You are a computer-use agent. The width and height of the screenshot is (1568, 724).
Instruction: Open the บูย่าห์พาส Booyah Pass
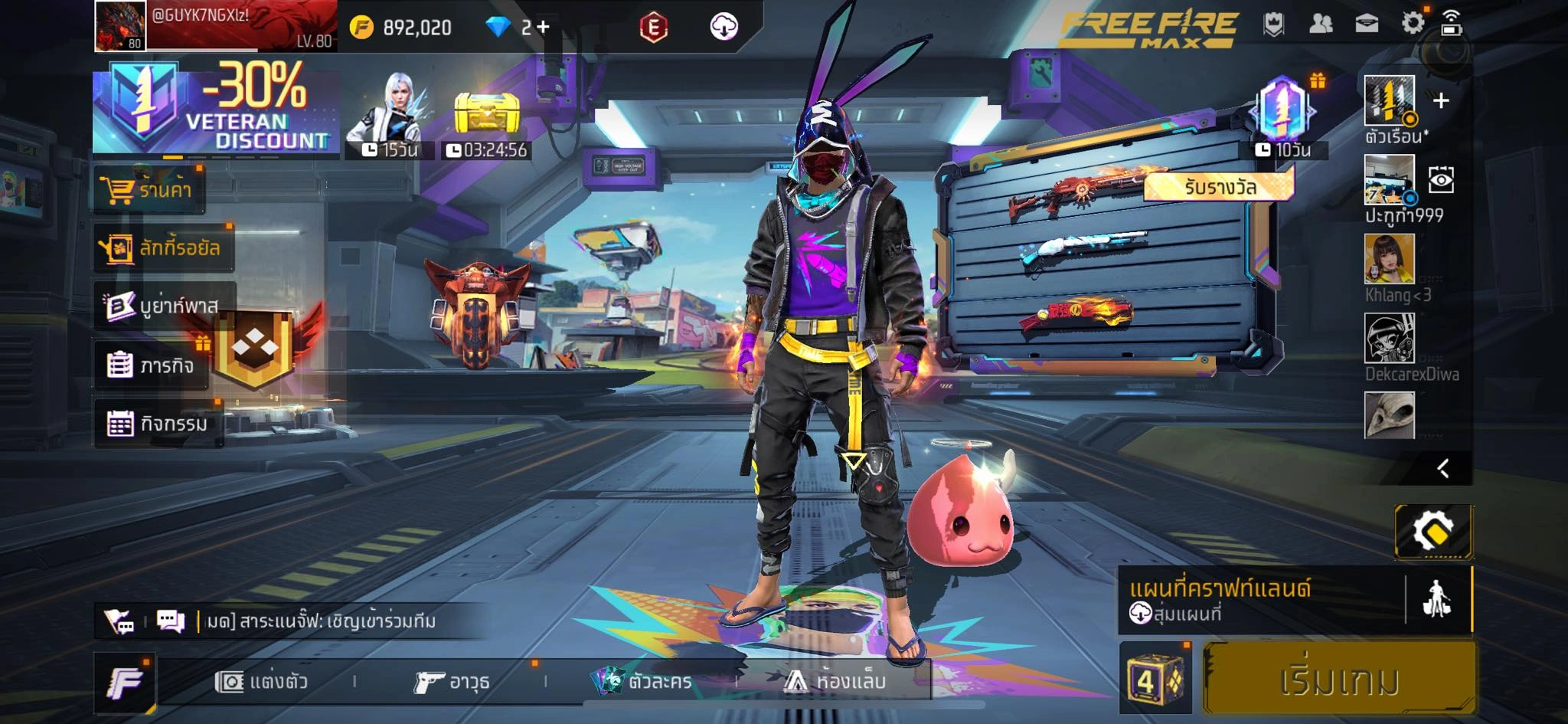pyautogui.click(x=163, y=306)
